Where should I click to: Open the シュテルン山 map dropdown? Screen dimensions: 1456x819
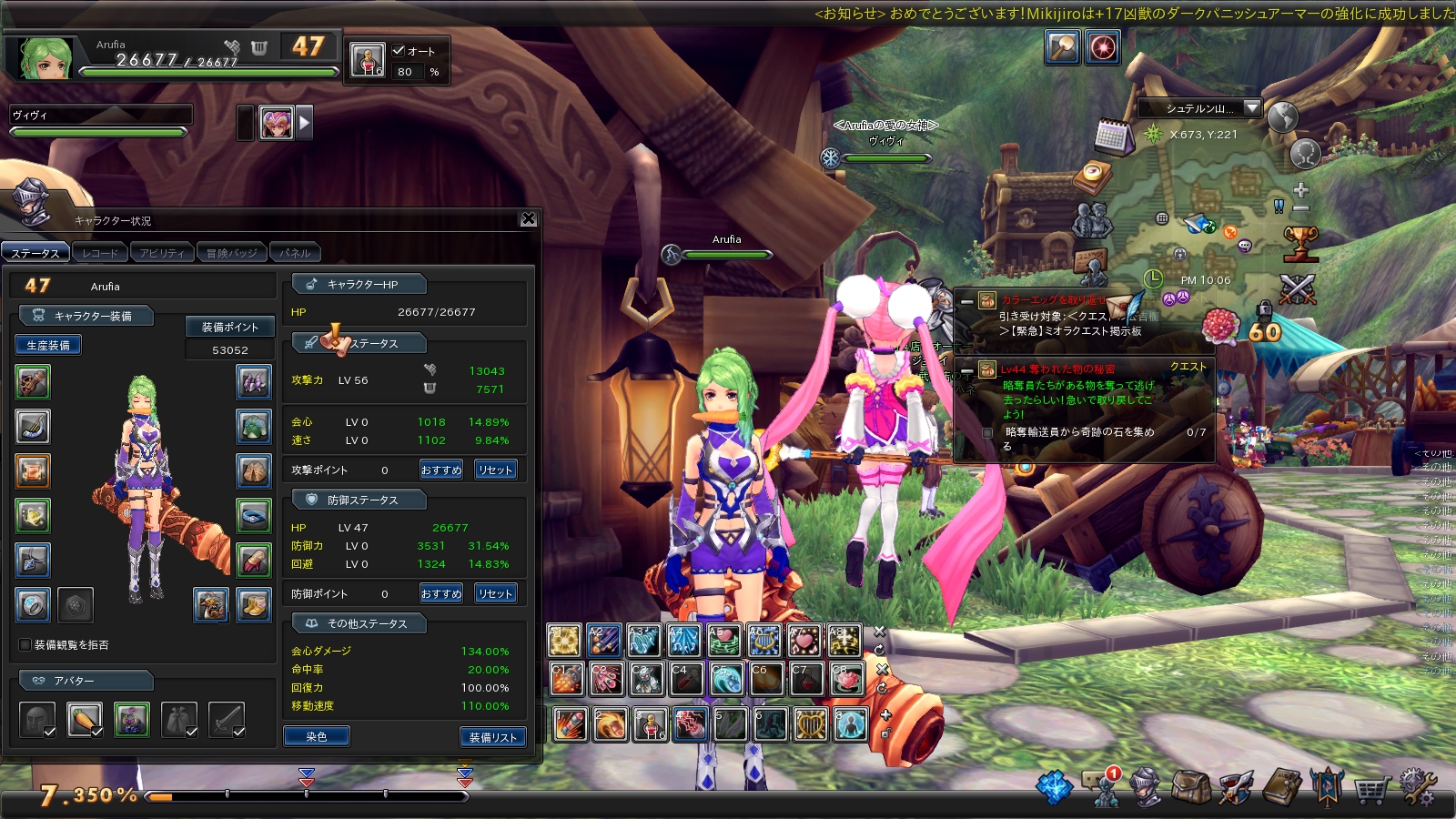[x=1252, y=107]
